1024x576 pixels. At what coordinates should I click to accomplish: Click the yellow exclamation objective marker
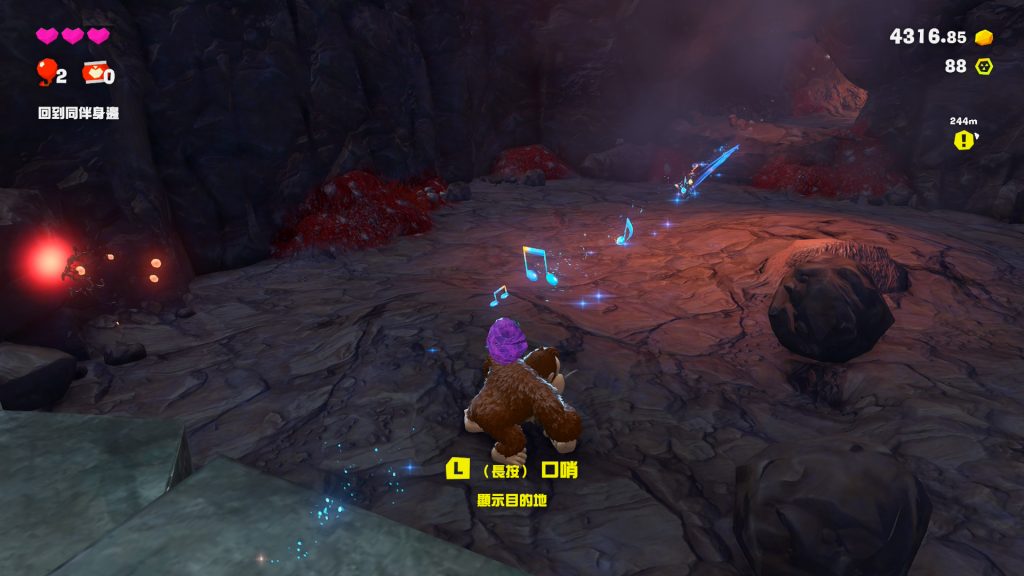[963, 141]
